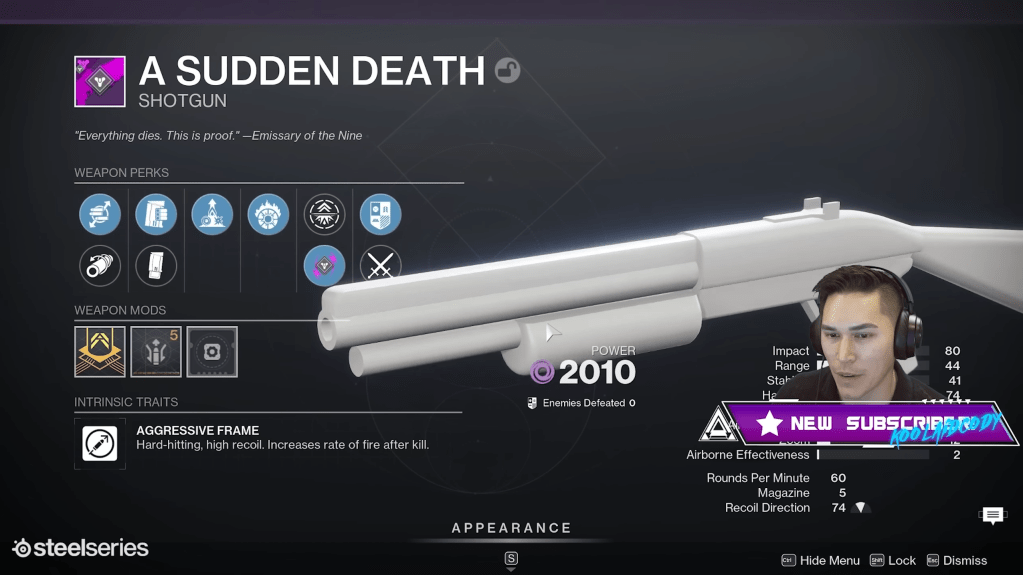Toggle the lock icon beside the weapon name
Screen dimensions: 1023x575
(x=508, y=71)
